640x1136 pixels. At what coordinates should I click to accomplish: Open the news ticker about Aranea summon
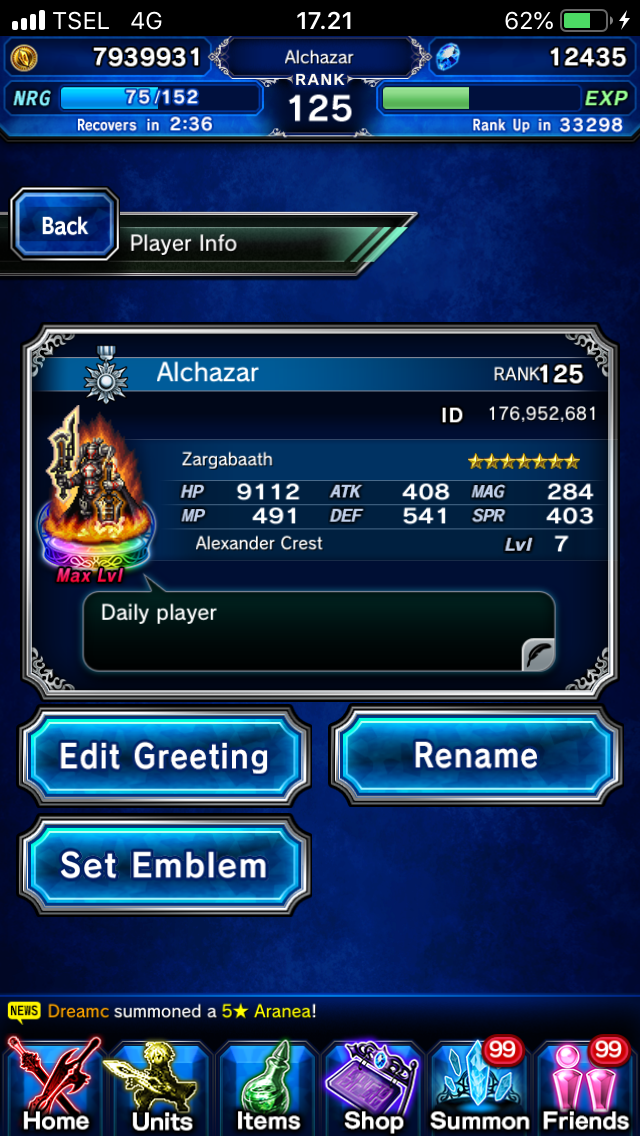pos(180,1011)
